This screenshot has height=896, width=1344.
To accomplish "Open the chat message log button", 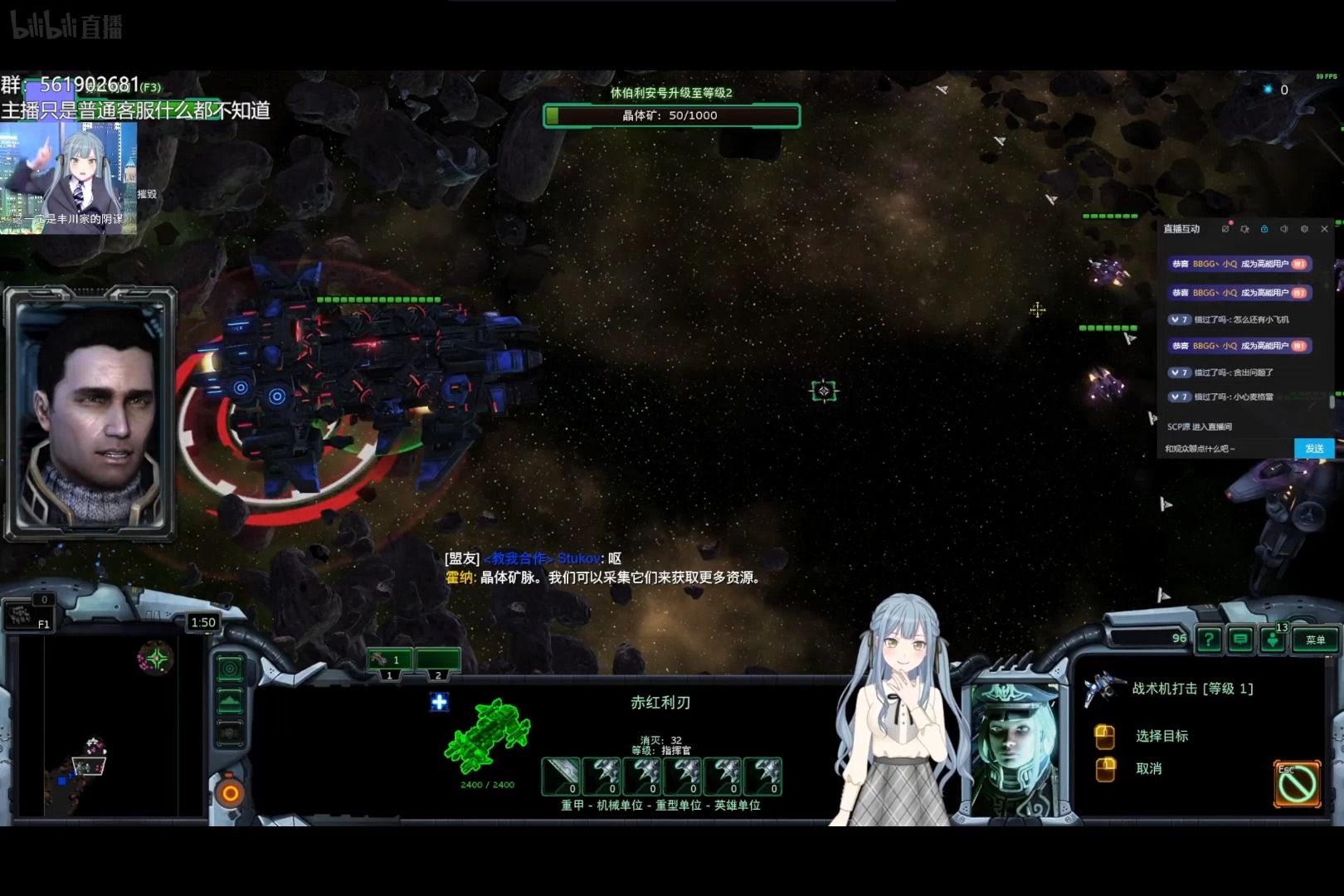I will coord(1240,640).
